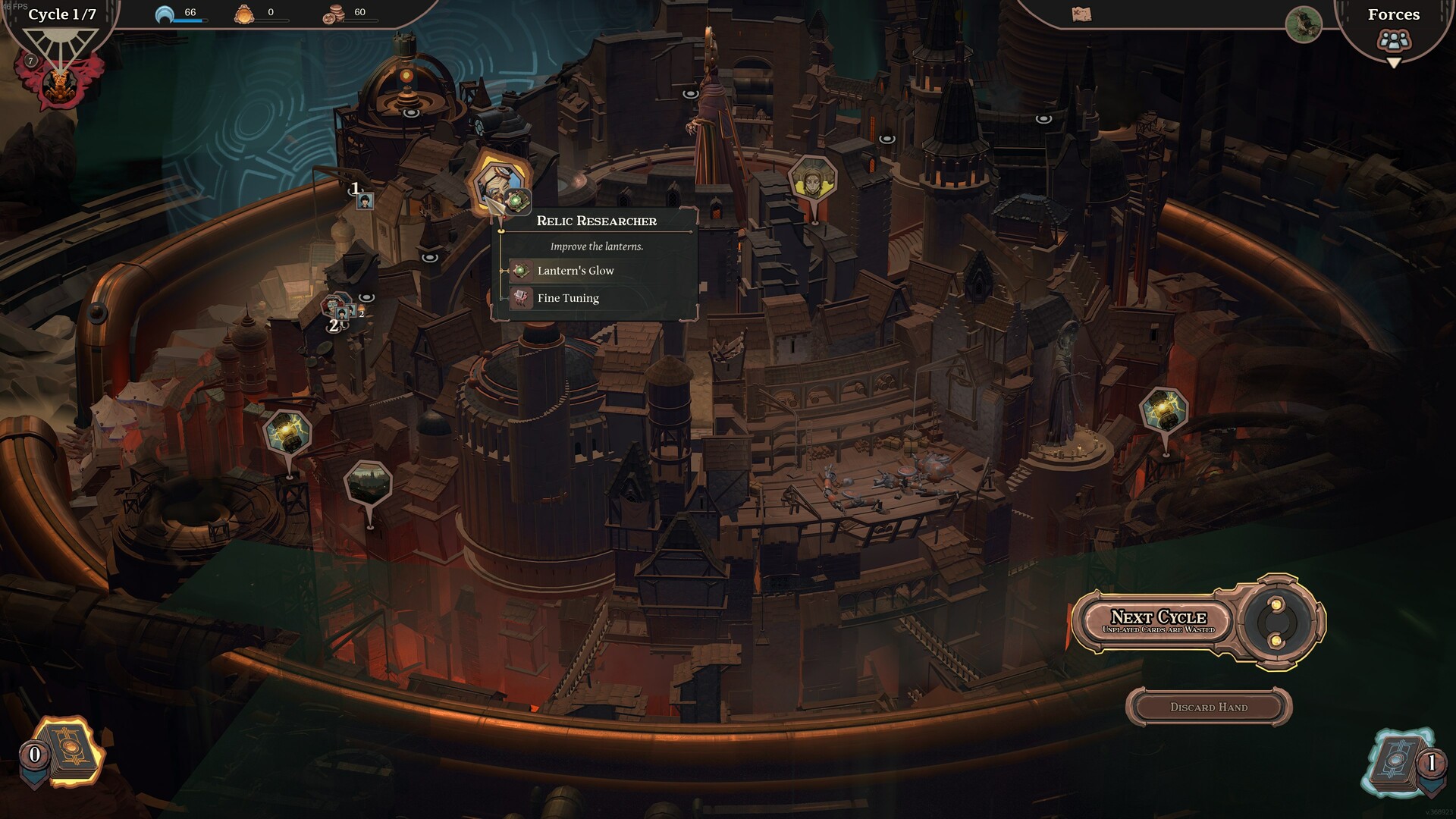
Task: Advance to the Next Cycle
Action: tap(1158, 621)
